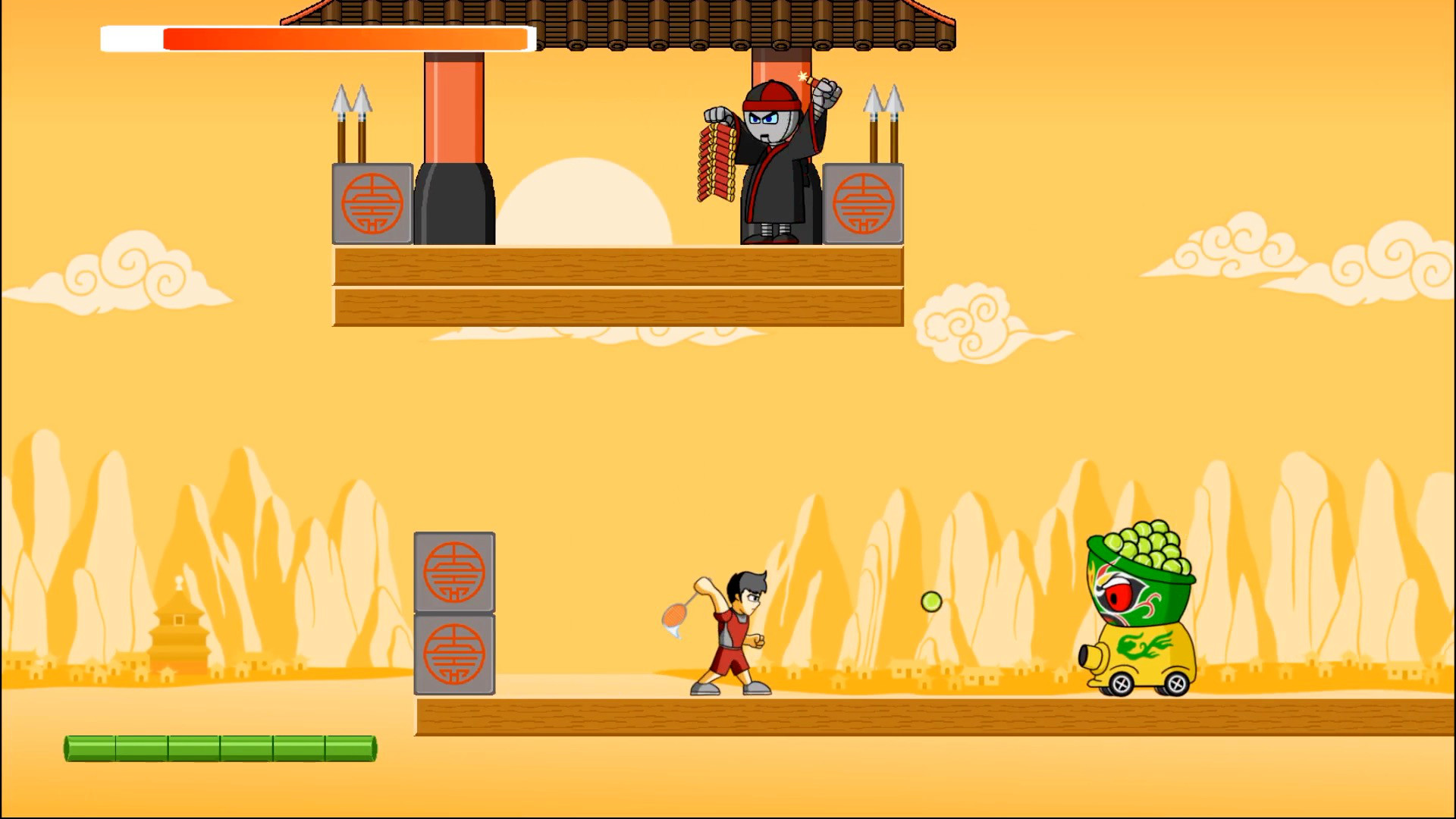Toggle the left gray crate beside the pillar
This screenshot has width=1456, height=819.
tap(372, 205)
